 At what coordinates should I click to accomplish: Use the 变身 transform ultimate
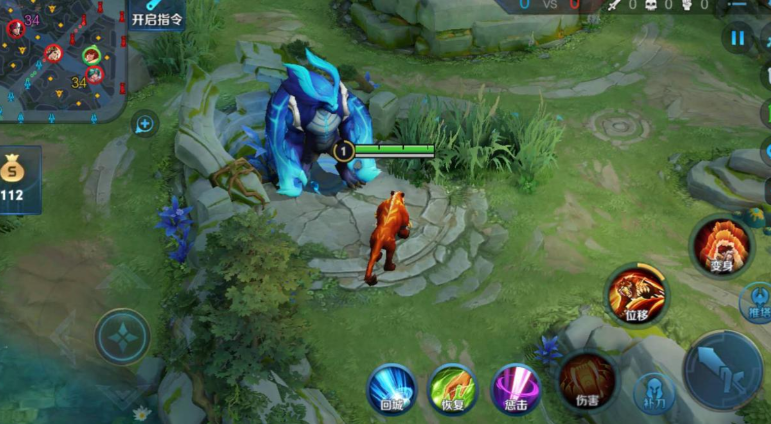click(x=722, y=246)
